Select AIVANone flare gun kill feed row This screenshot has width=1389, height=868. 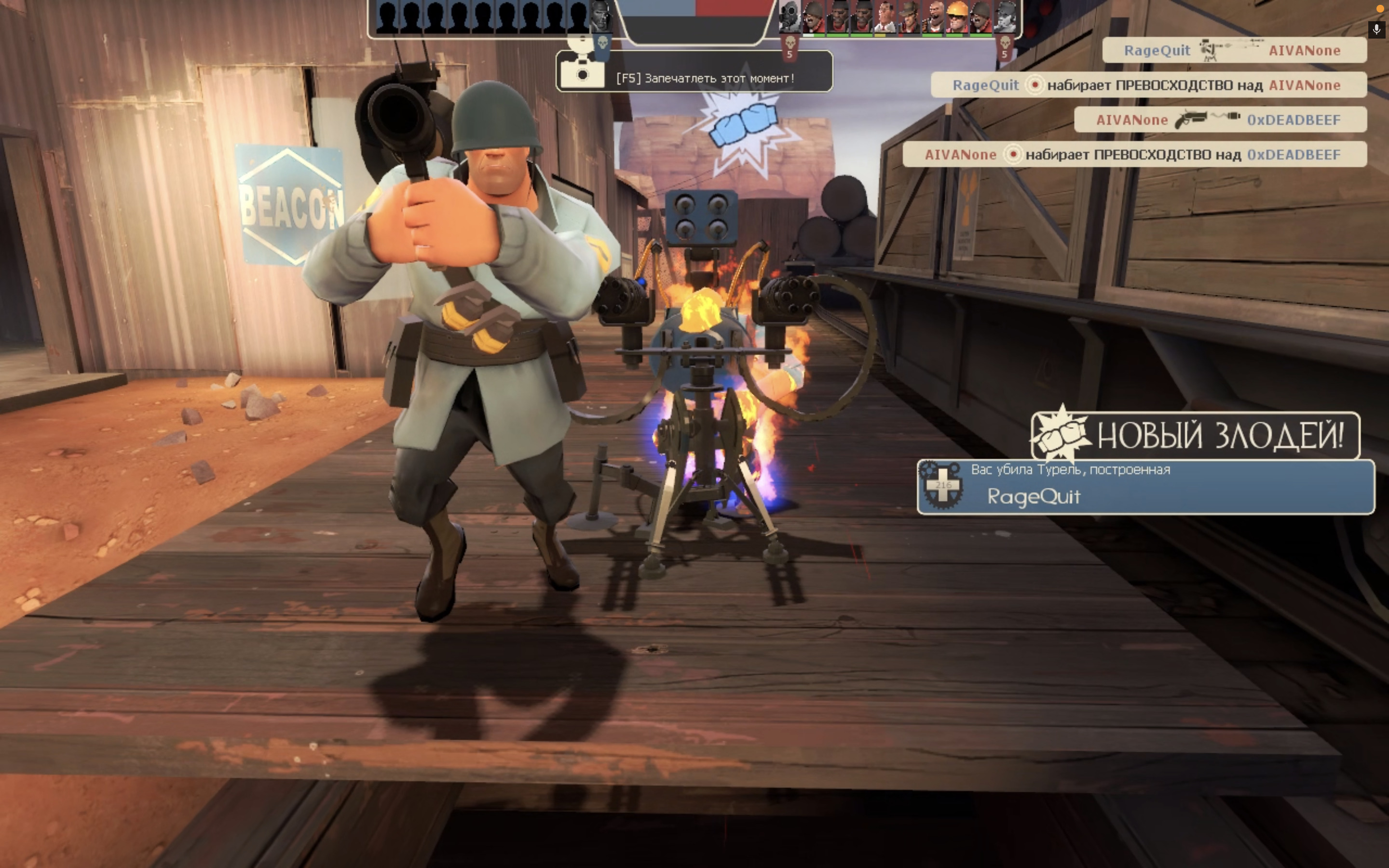click(x=1220, y=120)
